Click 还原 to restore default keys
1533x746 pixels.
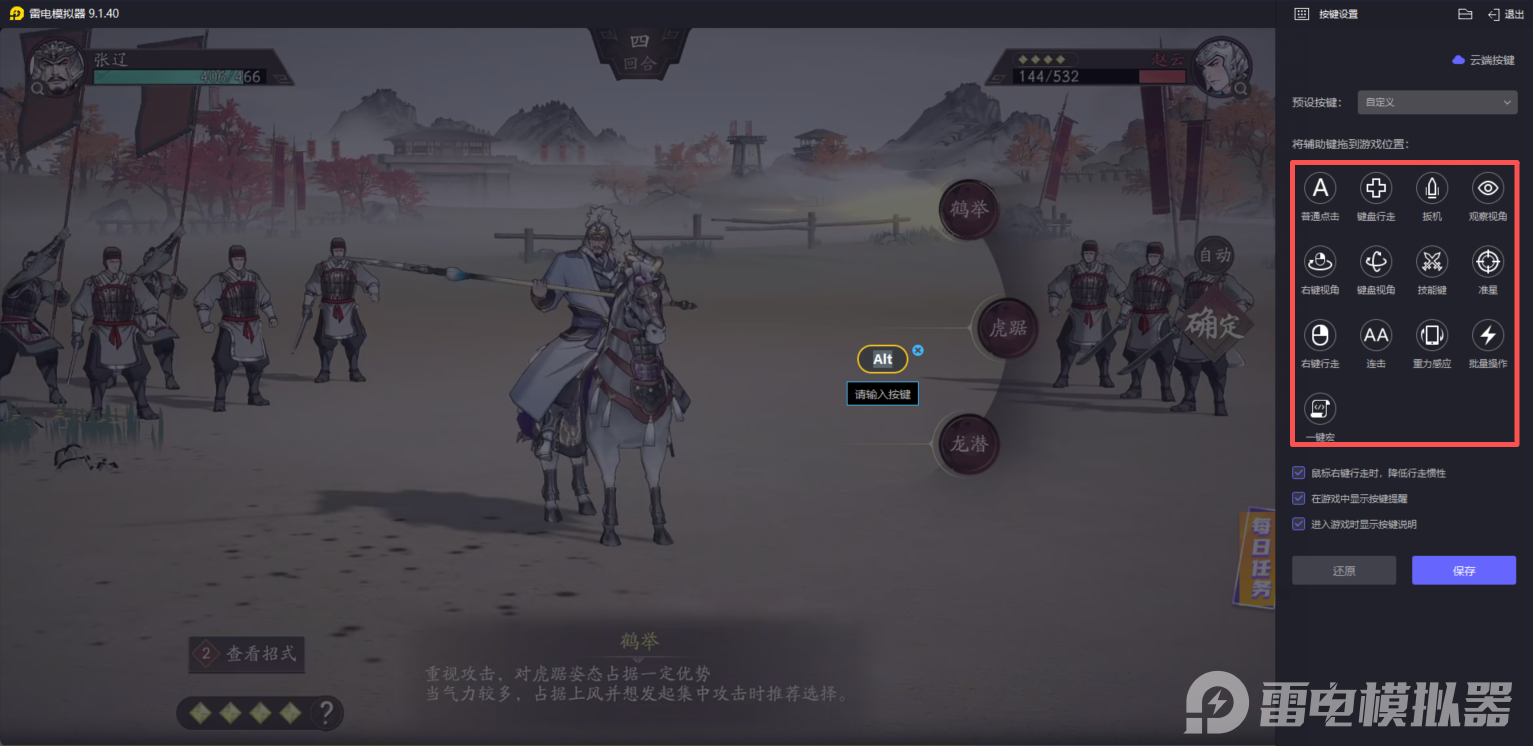coord(1343,570)
